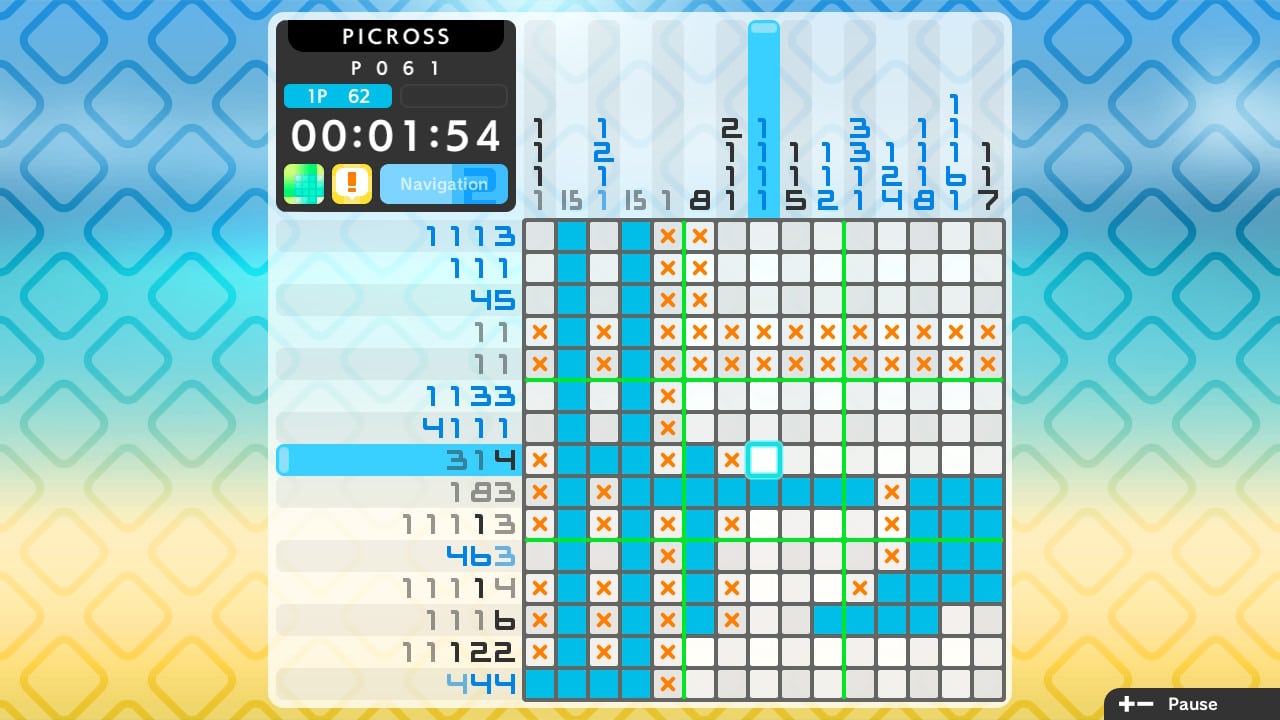The image size is (1280, 720).
Task: Click the orange exclamation hint icon
Action: [352, 184]
